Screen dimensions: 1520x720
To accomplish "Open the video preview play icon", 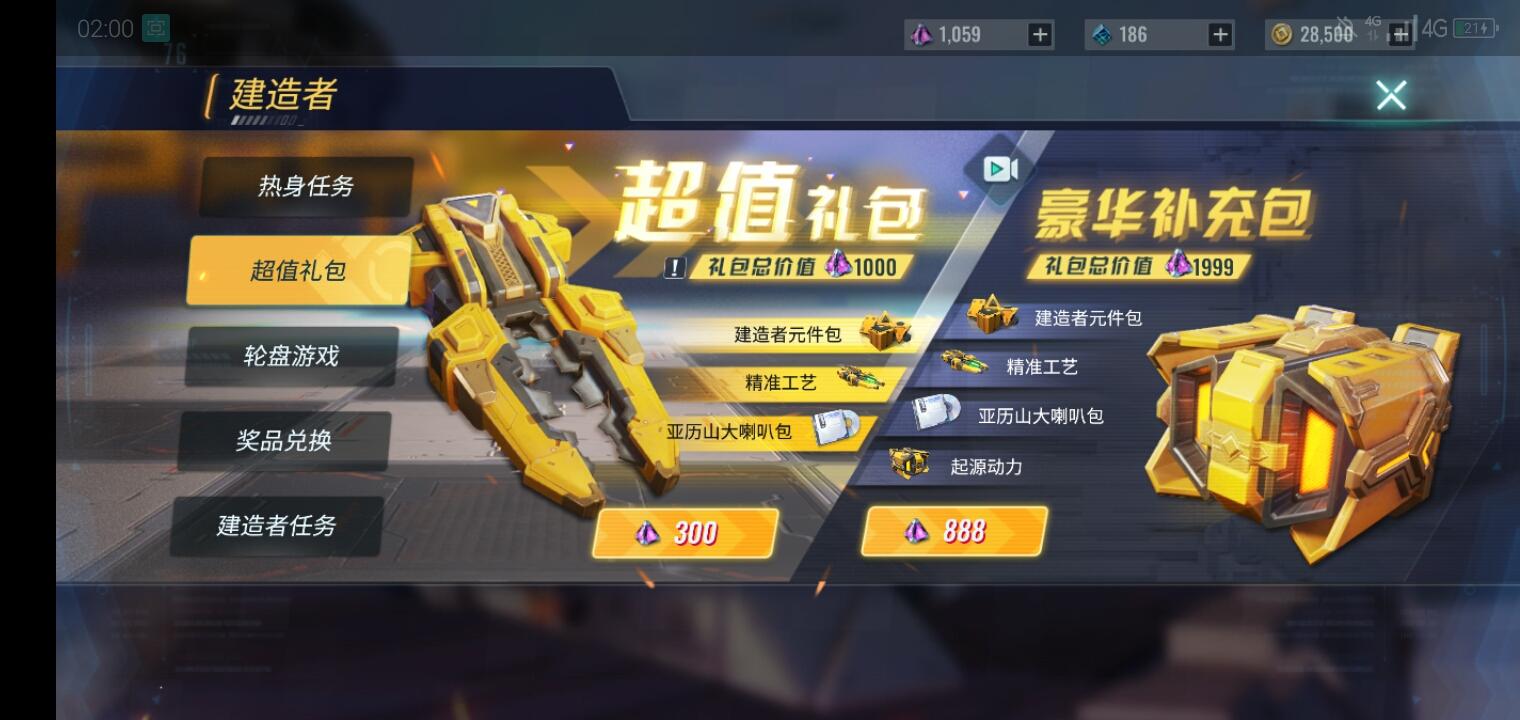I will pyautogui.click(x=998, y=170).
